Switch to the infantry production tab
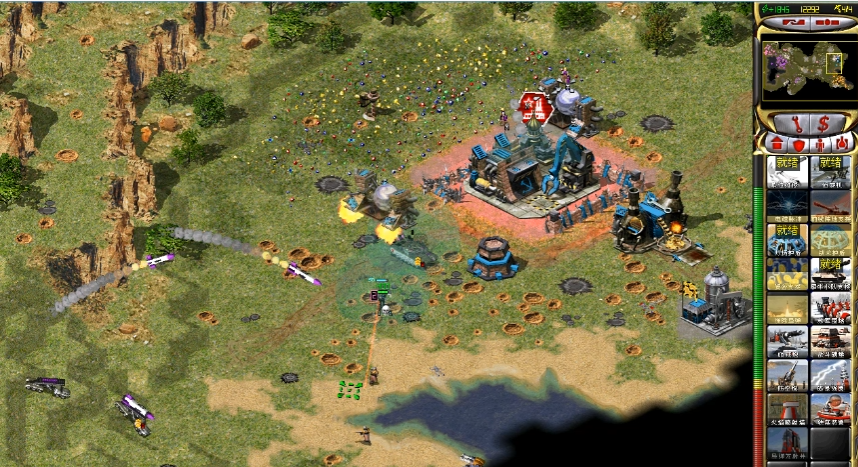858x467 pixels. (819, 143)
